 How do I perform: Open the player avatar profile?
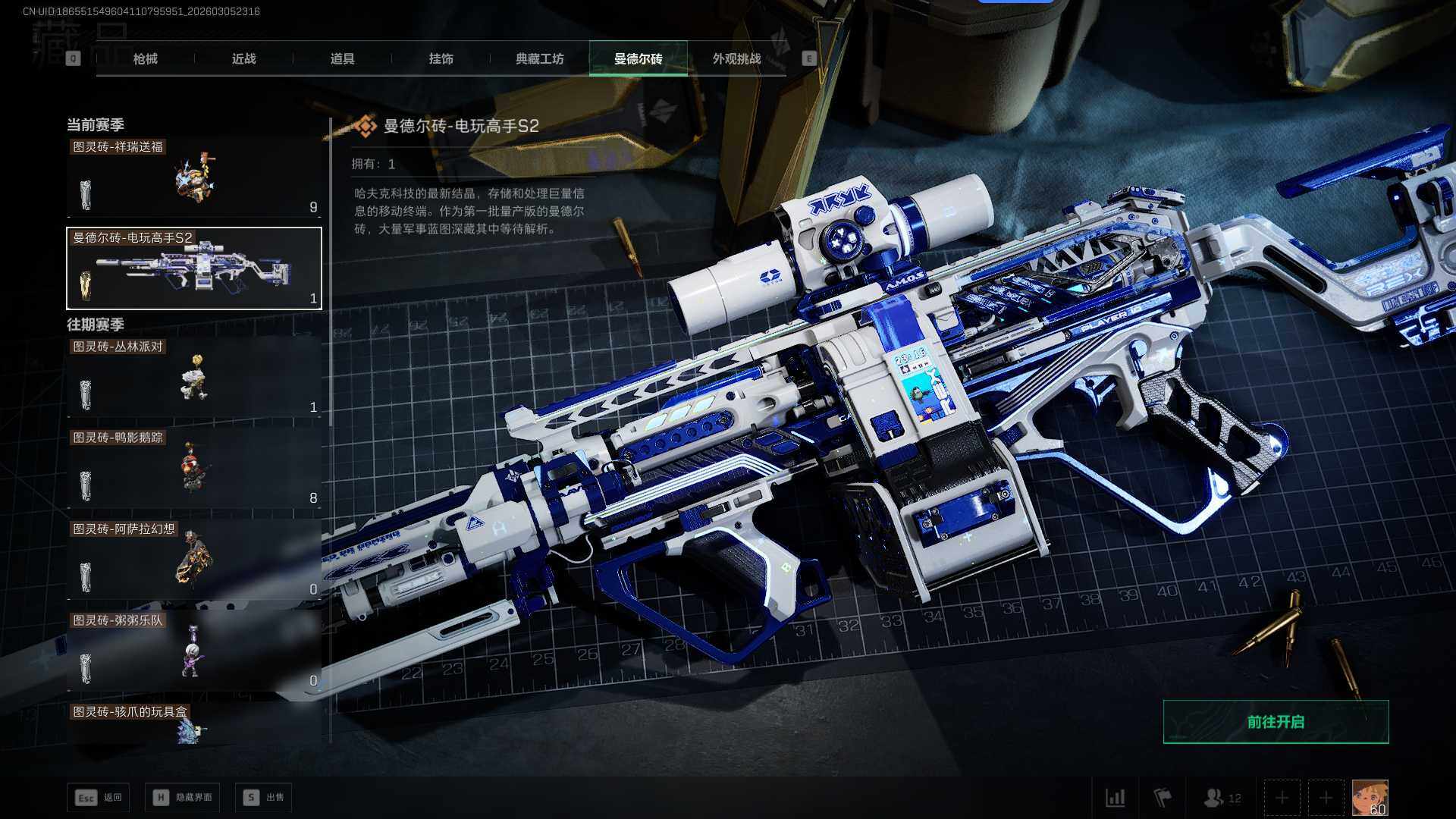[x=1370, y=798]
